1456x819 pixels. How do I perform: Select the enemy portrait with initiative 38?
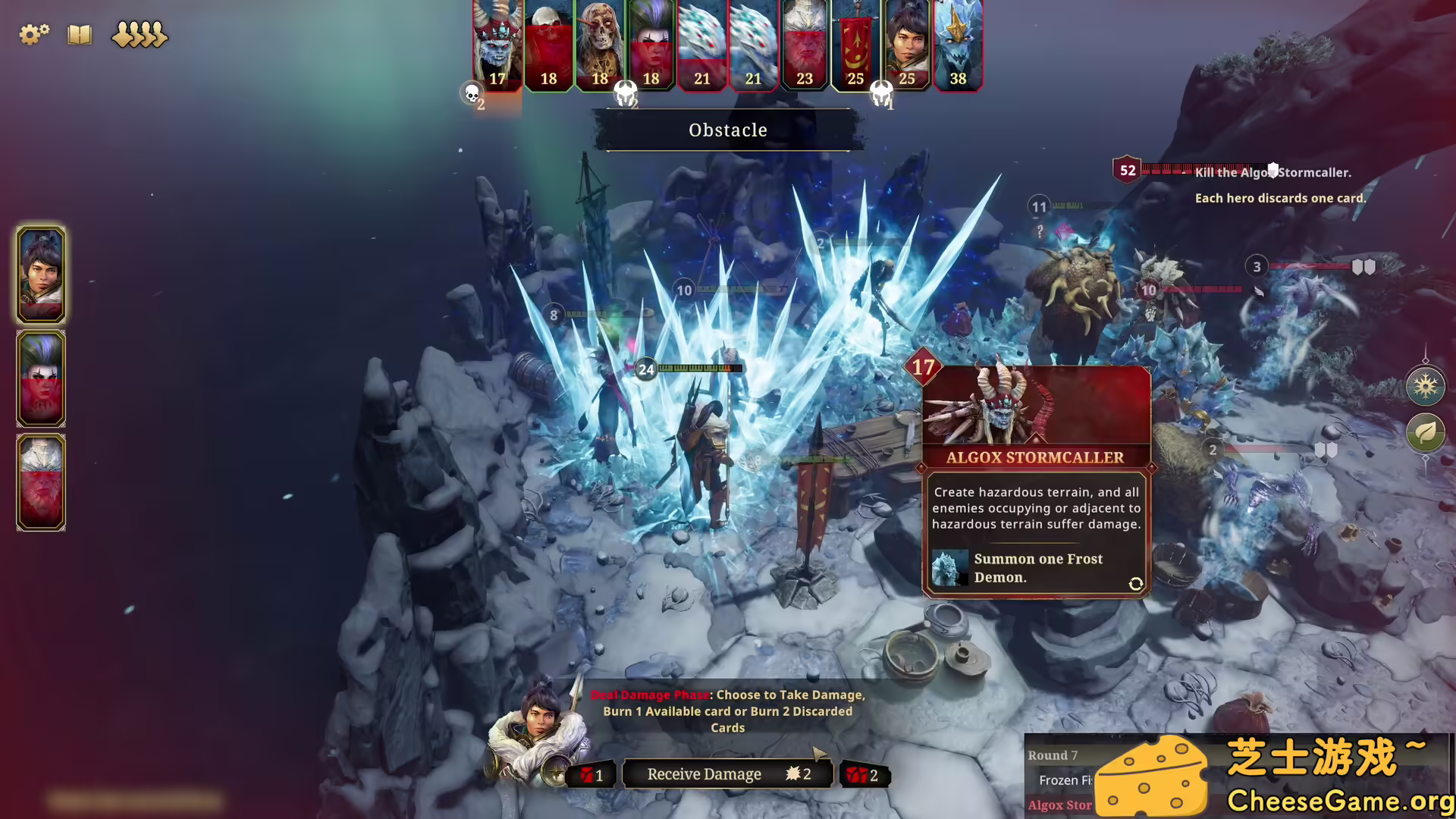pyautogui.click(x=958, y=45)
